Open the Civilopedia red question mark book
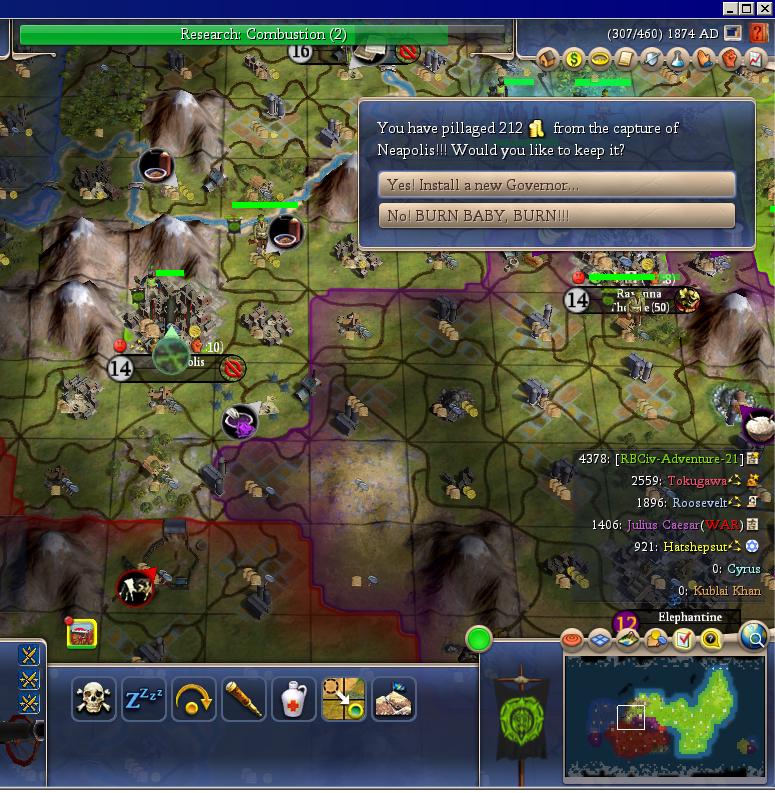 pos(759,33)
